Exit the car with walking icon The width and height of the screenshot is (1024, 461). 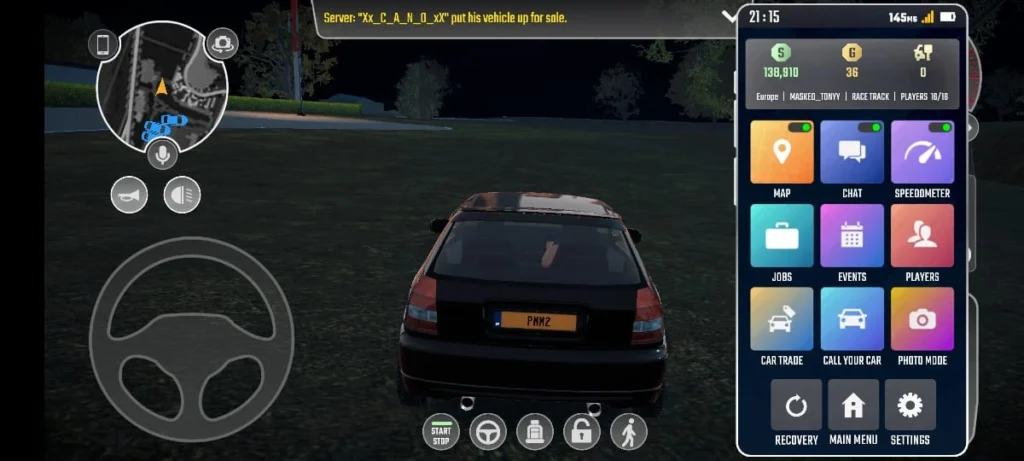pyautogui.click(x=629, y=431)
